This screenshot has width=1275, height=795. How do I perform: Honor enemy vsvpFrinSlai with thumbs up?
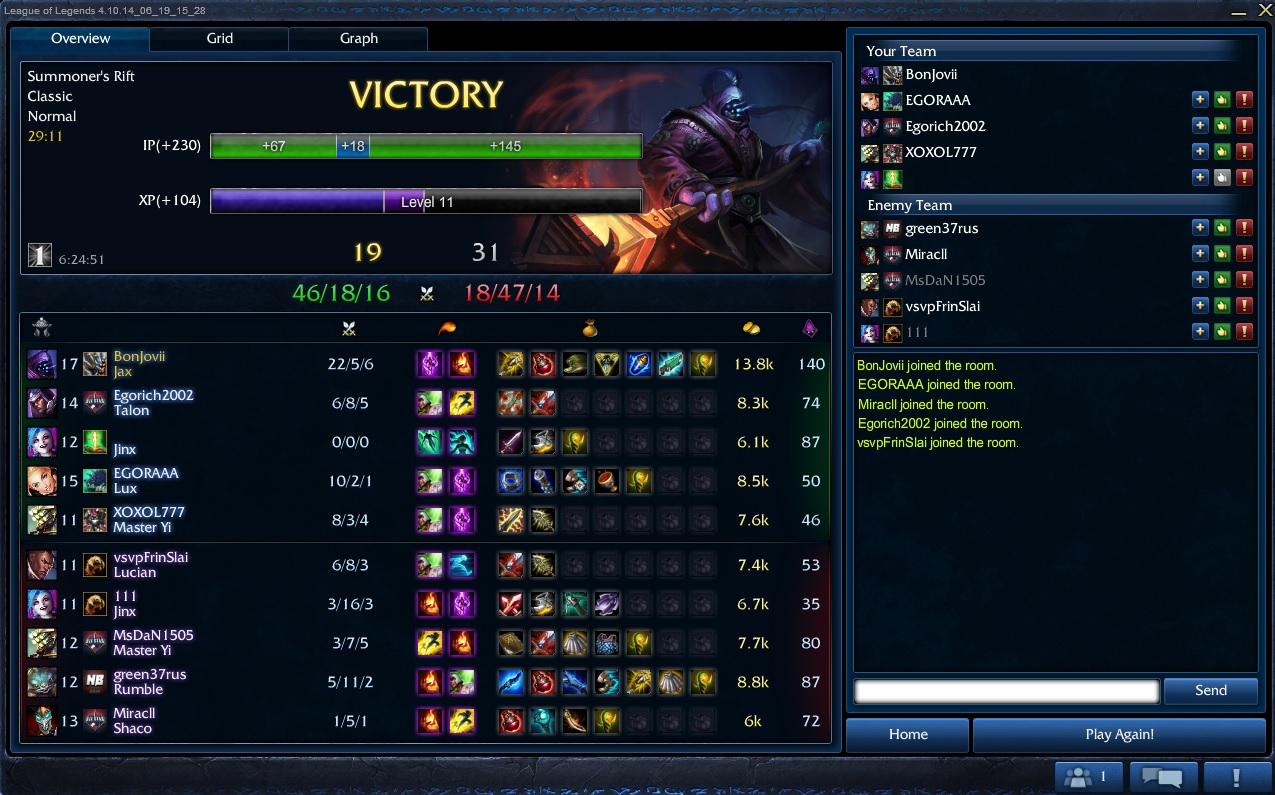(1222, 306)
